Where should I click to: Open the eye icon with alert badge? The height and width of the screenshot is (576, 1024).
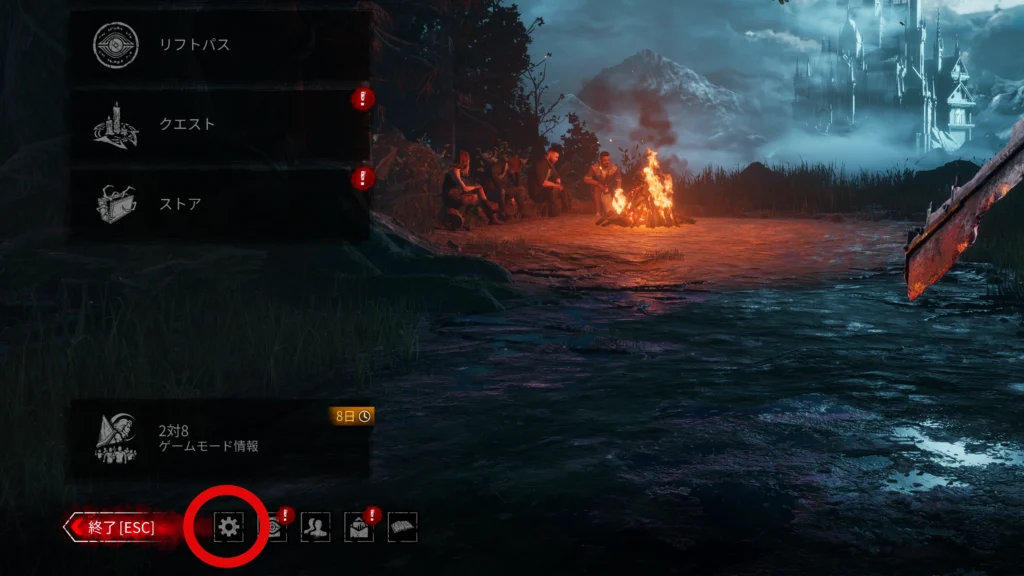tap(272, 527)
